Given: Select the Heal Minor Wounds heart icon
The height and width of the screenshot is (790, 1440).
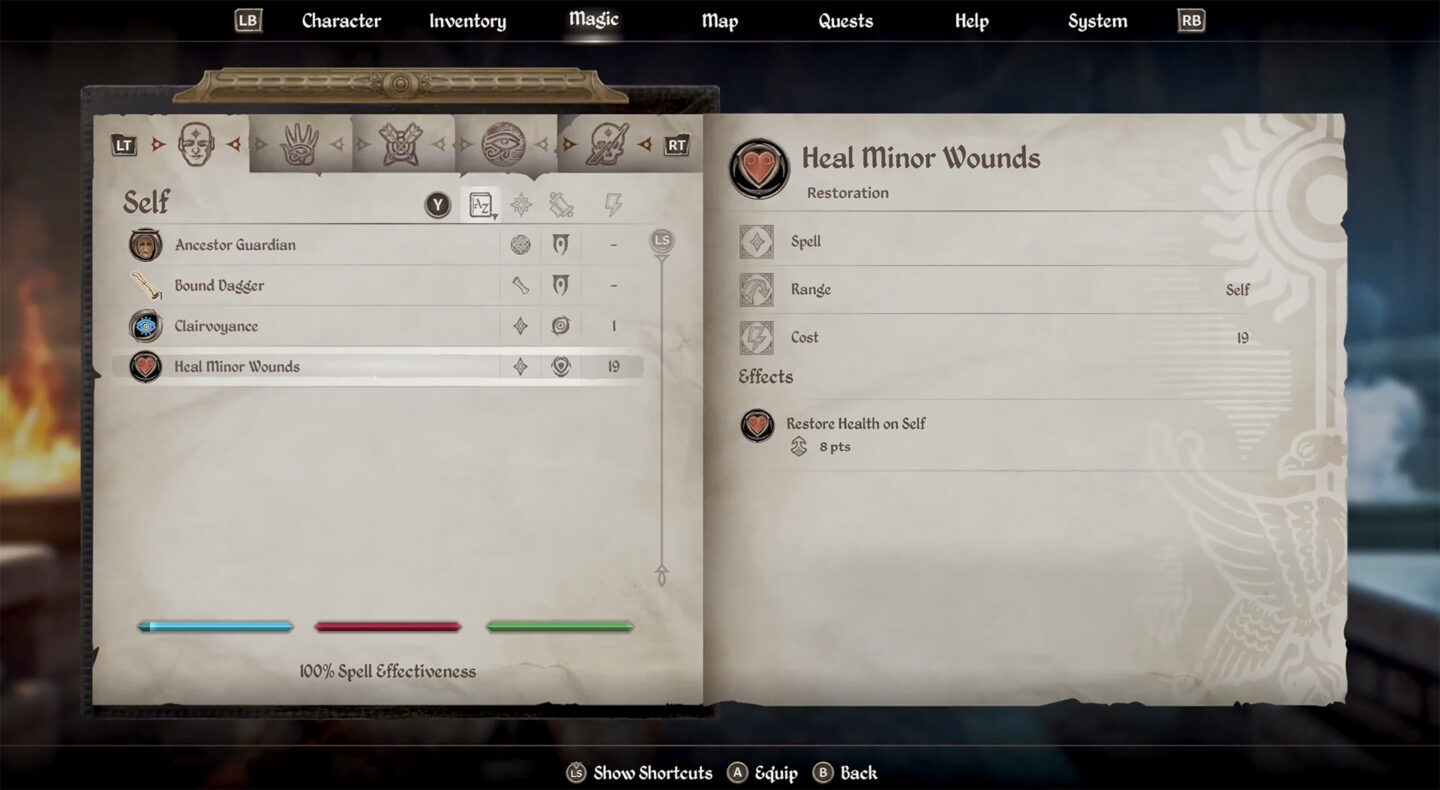Looking at the screenshot, I should tap(145, 366).
